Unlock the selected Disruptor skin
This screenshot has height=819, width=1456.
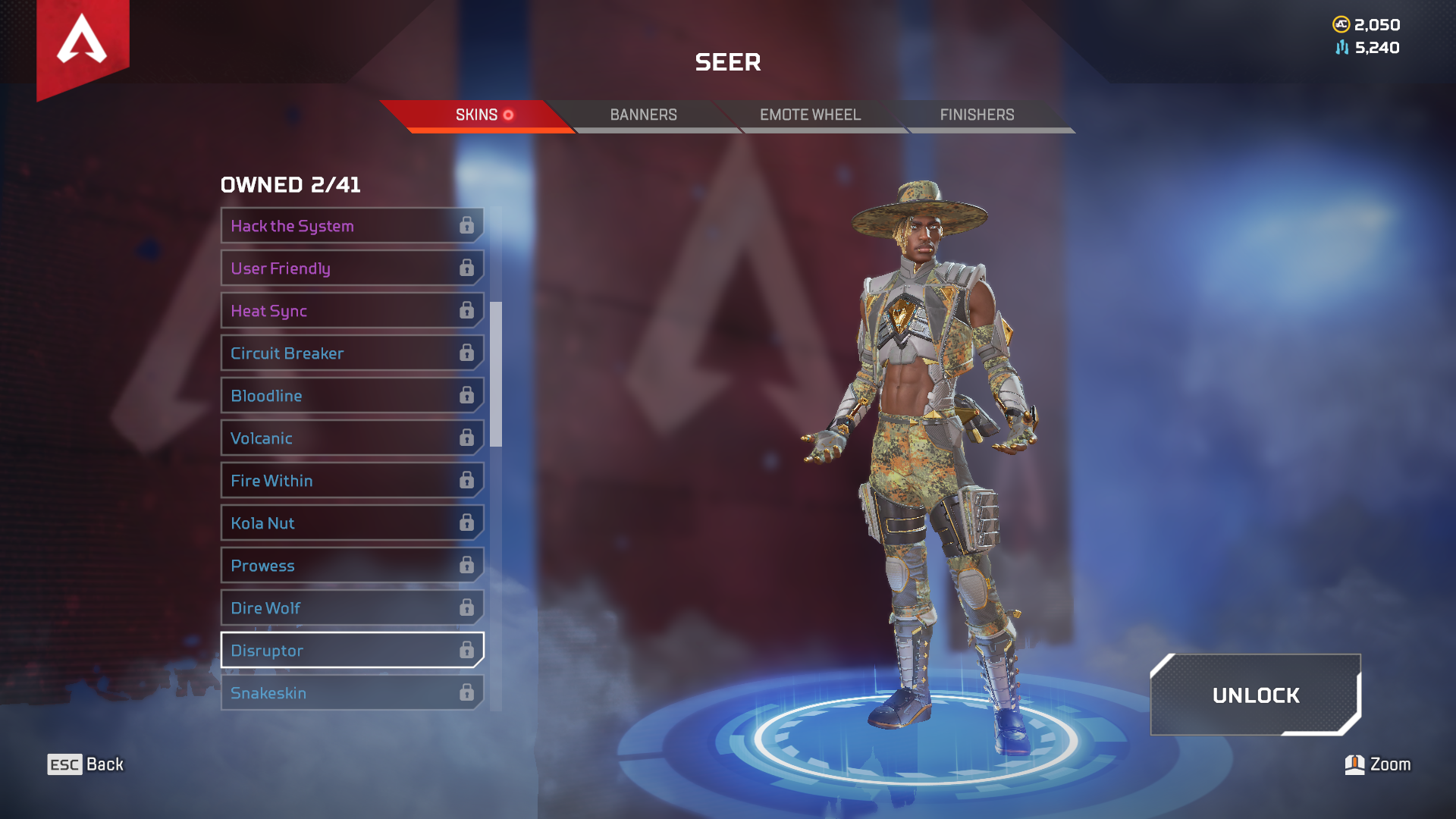(1255, 695)
